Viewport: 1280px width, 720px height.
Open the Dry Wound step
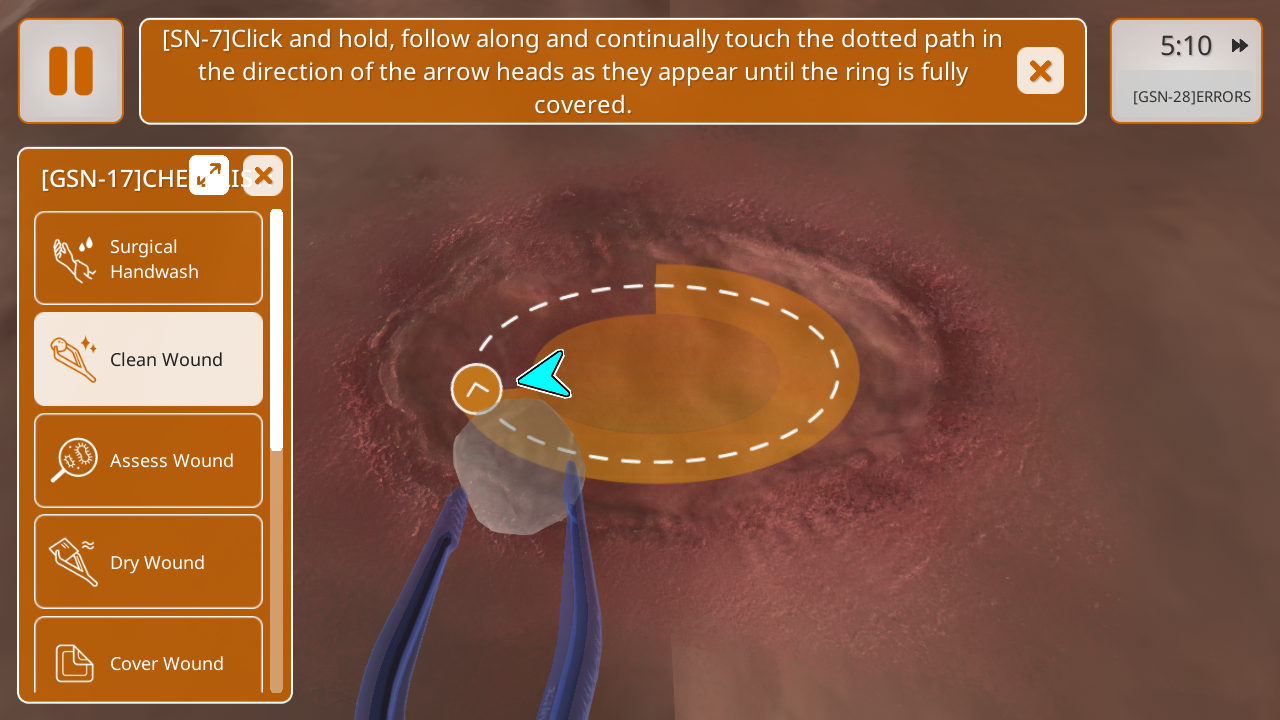coord(149,562)
